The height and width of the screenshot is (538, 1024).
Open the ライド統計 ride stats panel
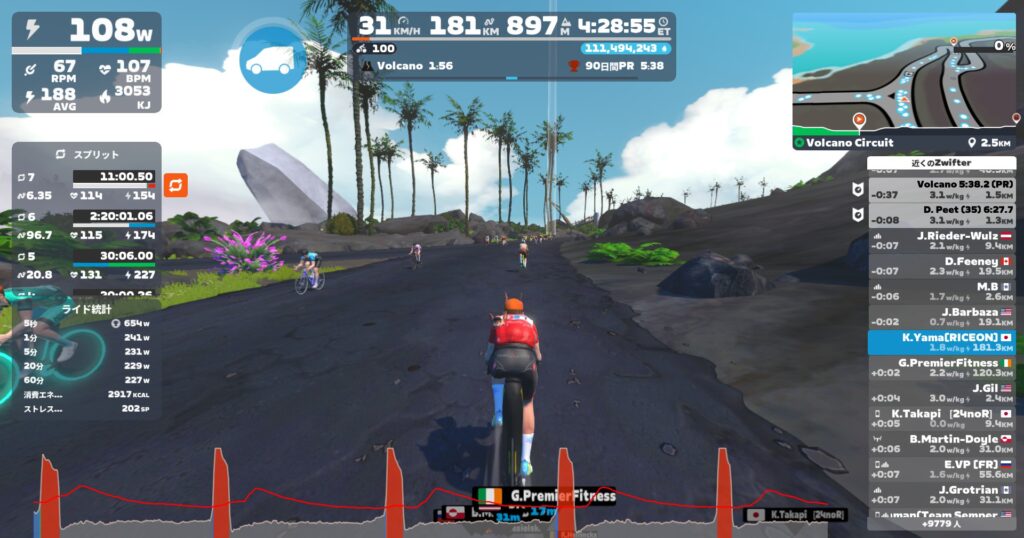tap(88, 309)
